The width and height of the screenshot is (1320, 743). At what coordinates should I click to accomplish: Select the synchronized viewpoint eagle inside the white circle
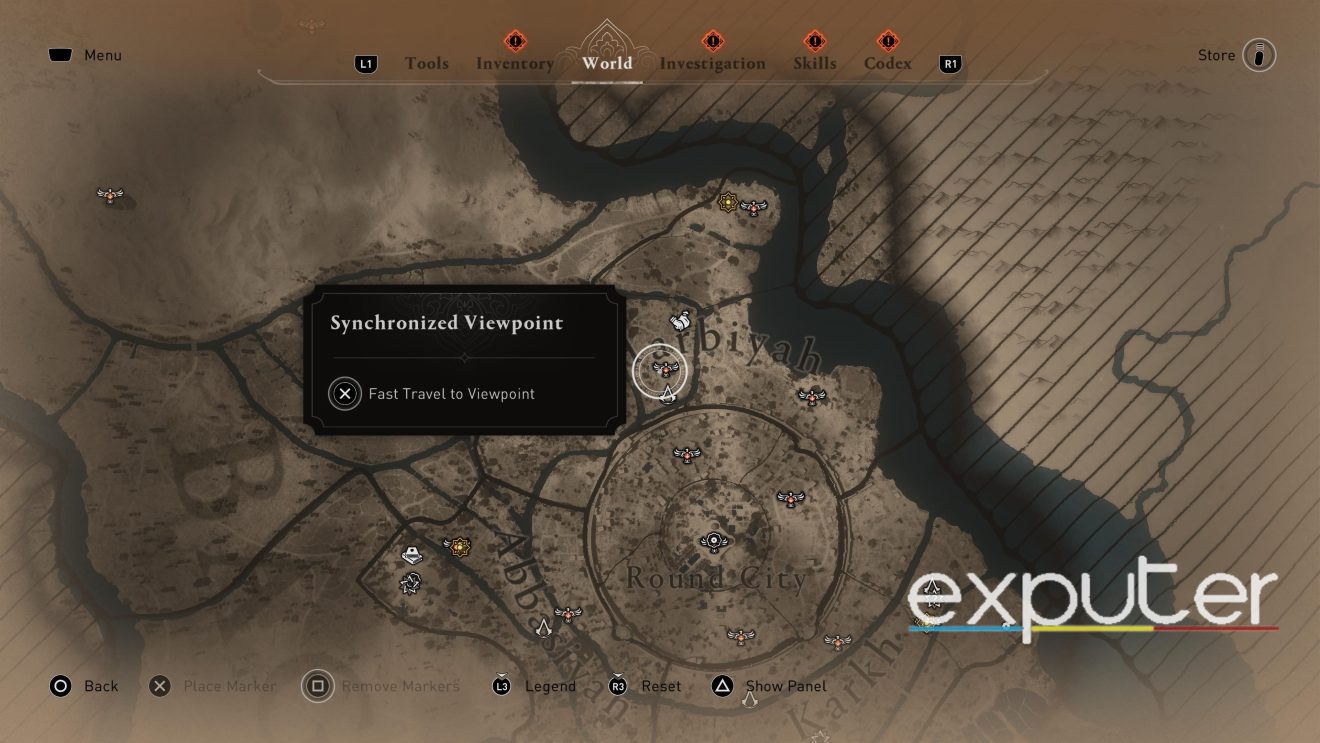(x=664, y=370)
